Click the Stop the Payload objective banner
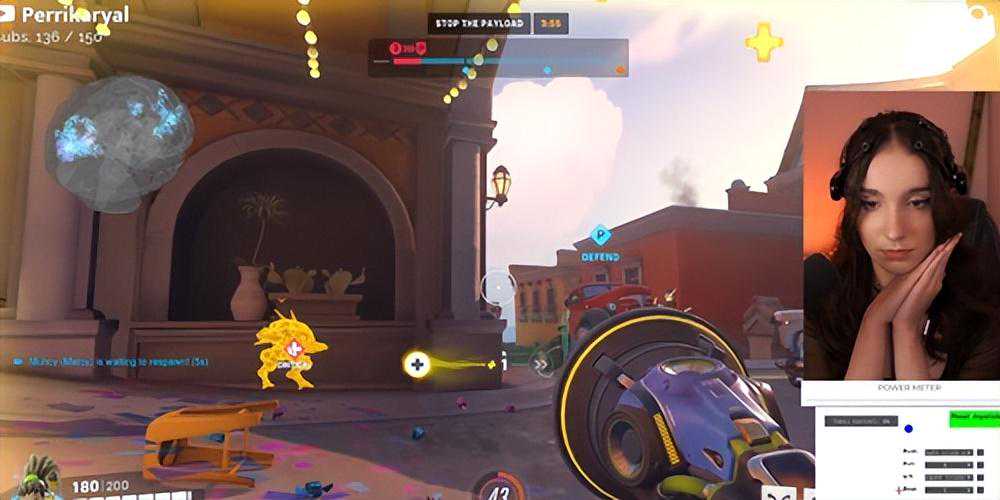 [x=479, y=23]
